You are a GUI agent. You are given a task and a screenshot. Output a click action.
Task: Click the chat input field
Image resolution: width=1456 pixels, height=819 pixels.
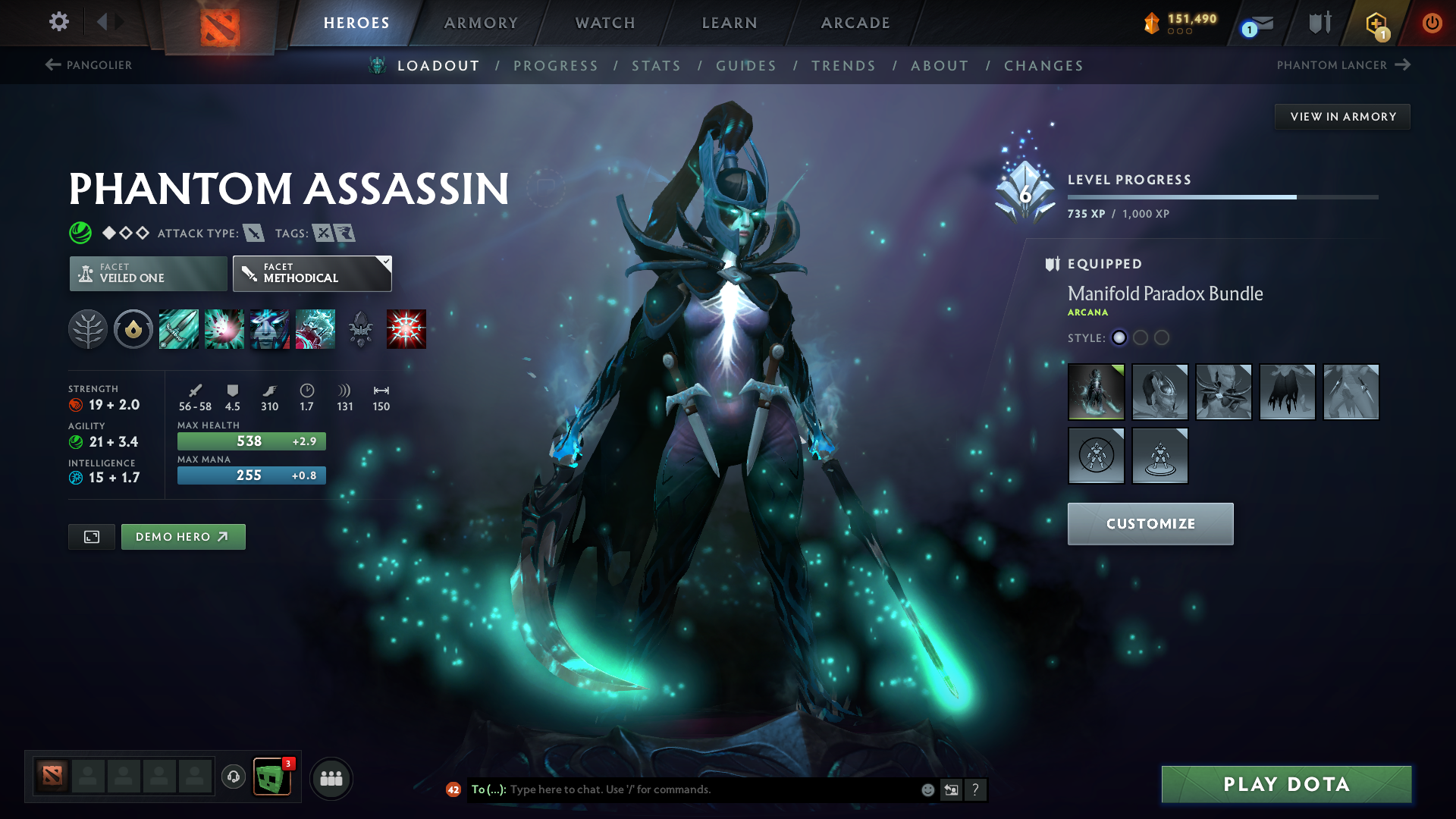click(682, 789)
